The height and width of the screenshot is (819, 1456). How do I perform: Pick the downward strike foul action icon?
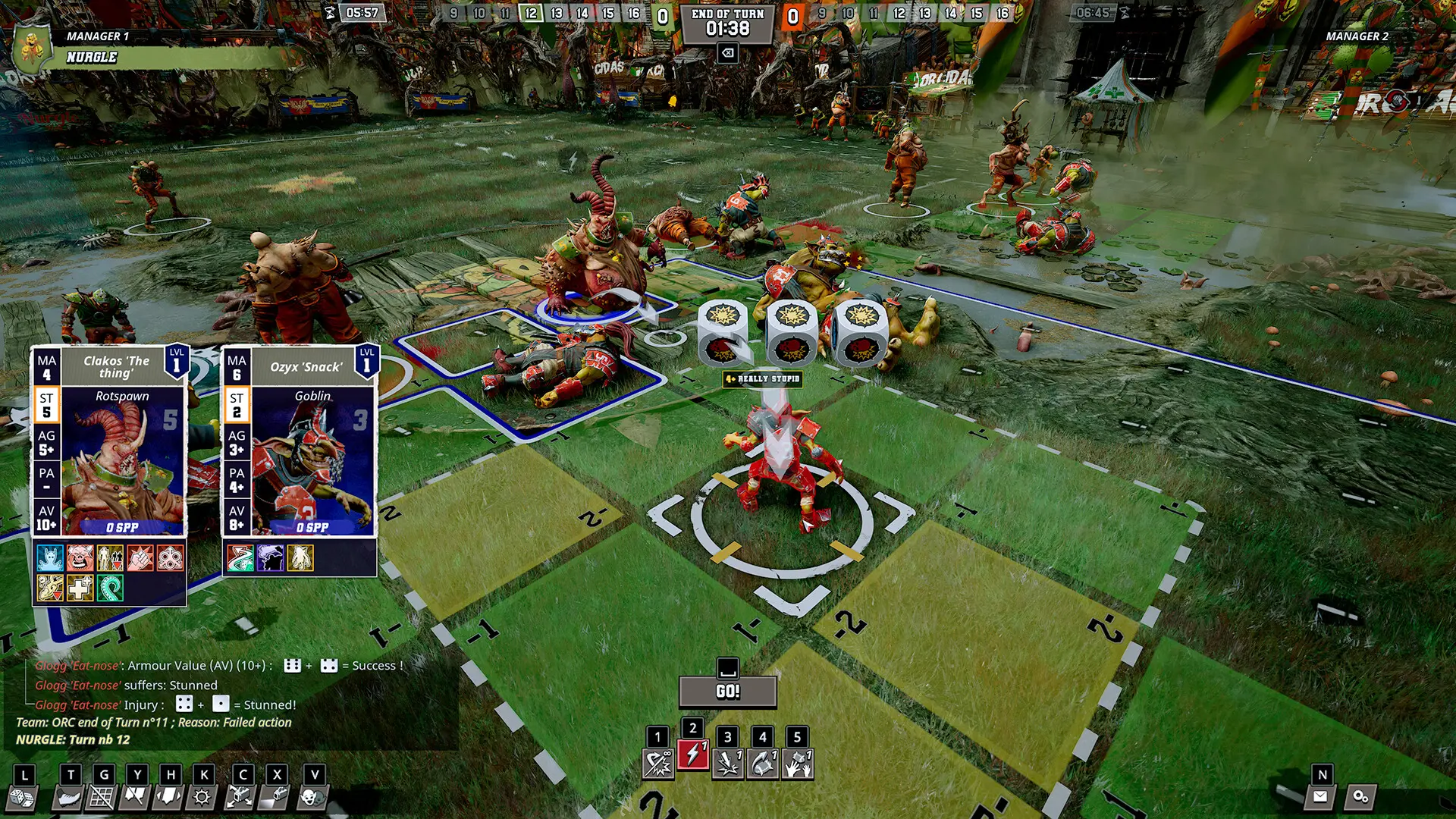[x=727, y=763]
